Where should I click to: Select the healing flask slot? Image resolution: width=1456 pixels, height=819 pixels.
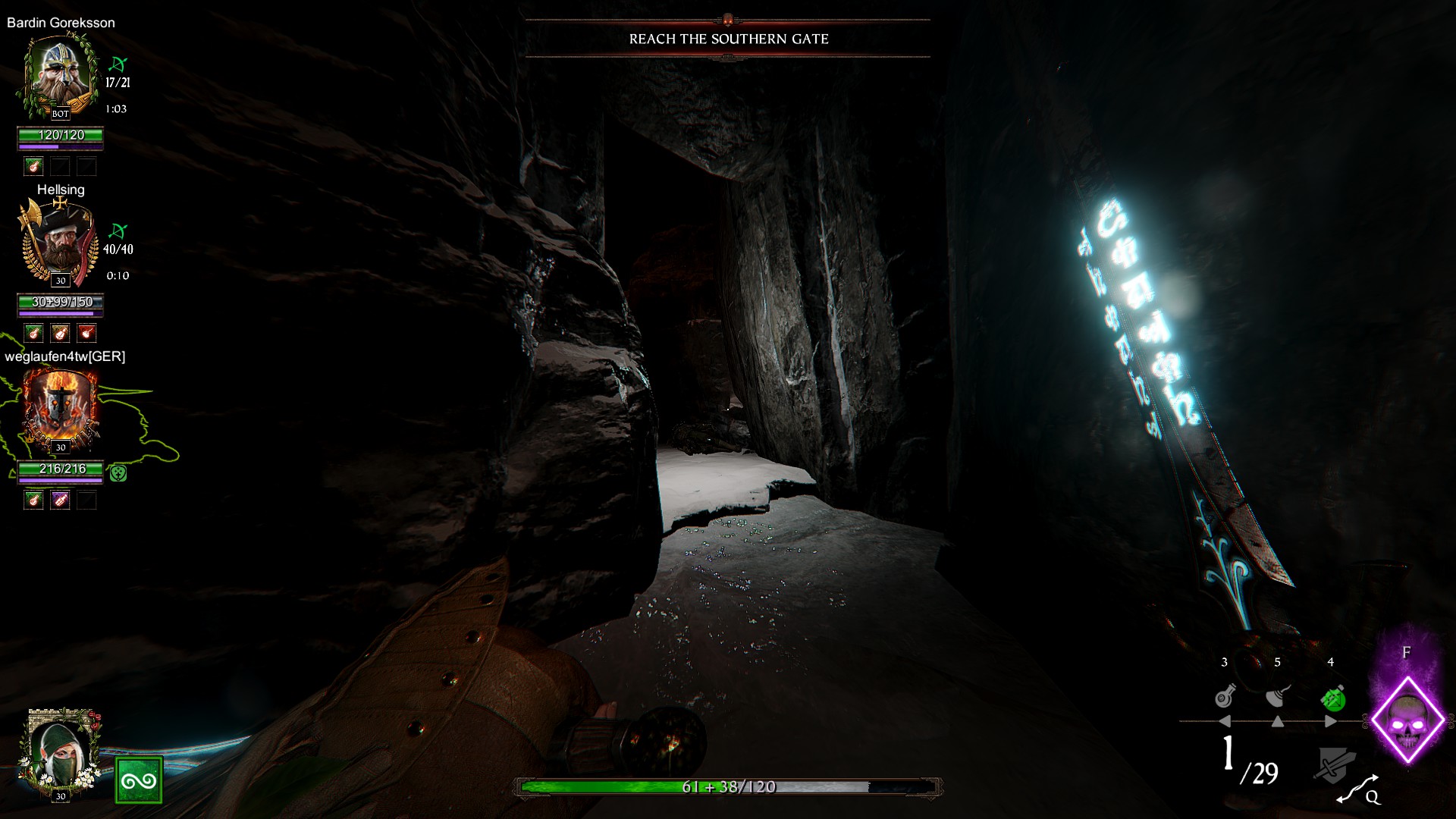pos(1225,696)
